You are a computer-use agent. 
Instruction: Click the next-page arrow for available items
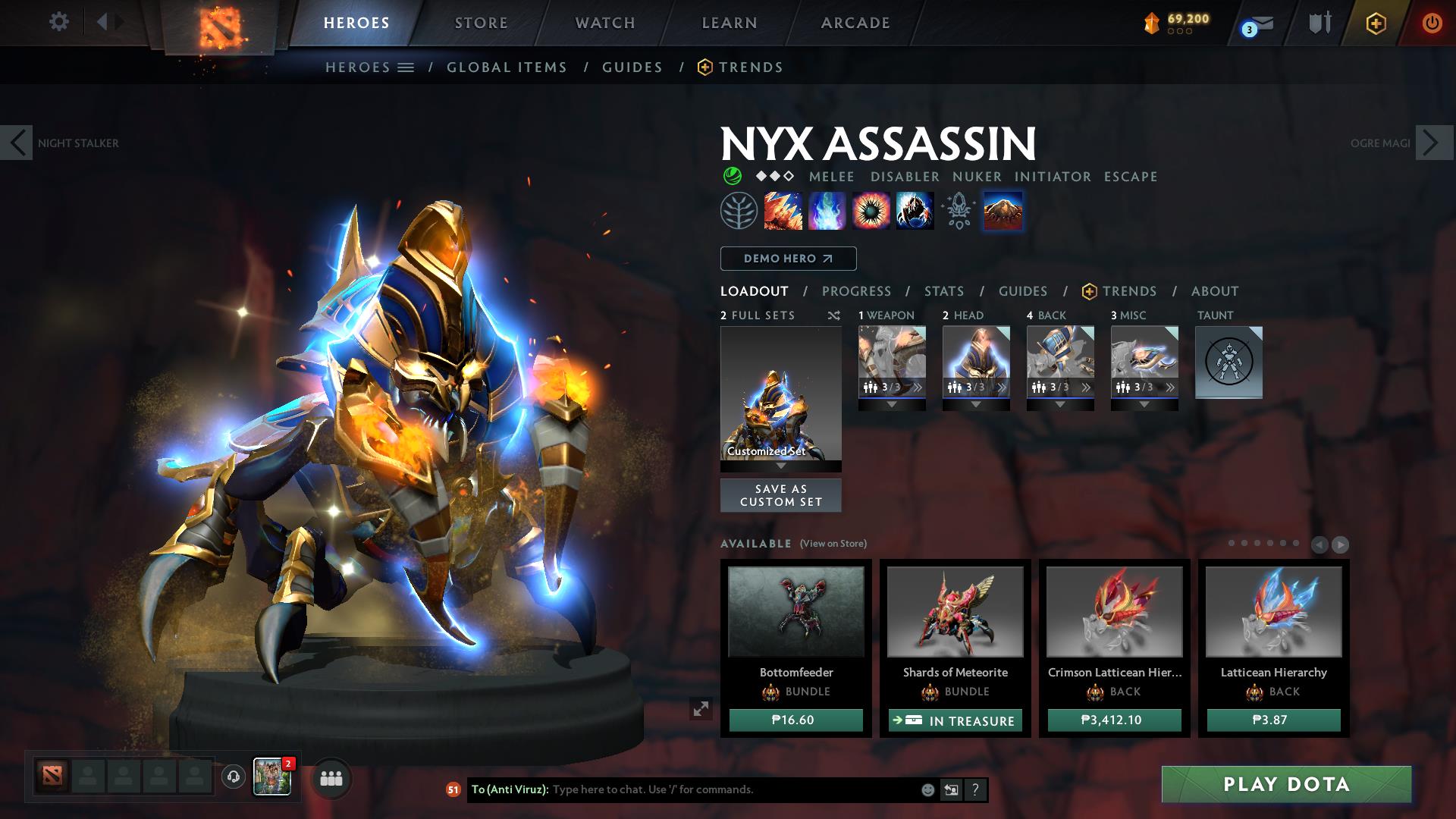pyautogui.click(x=1339, y=544)
